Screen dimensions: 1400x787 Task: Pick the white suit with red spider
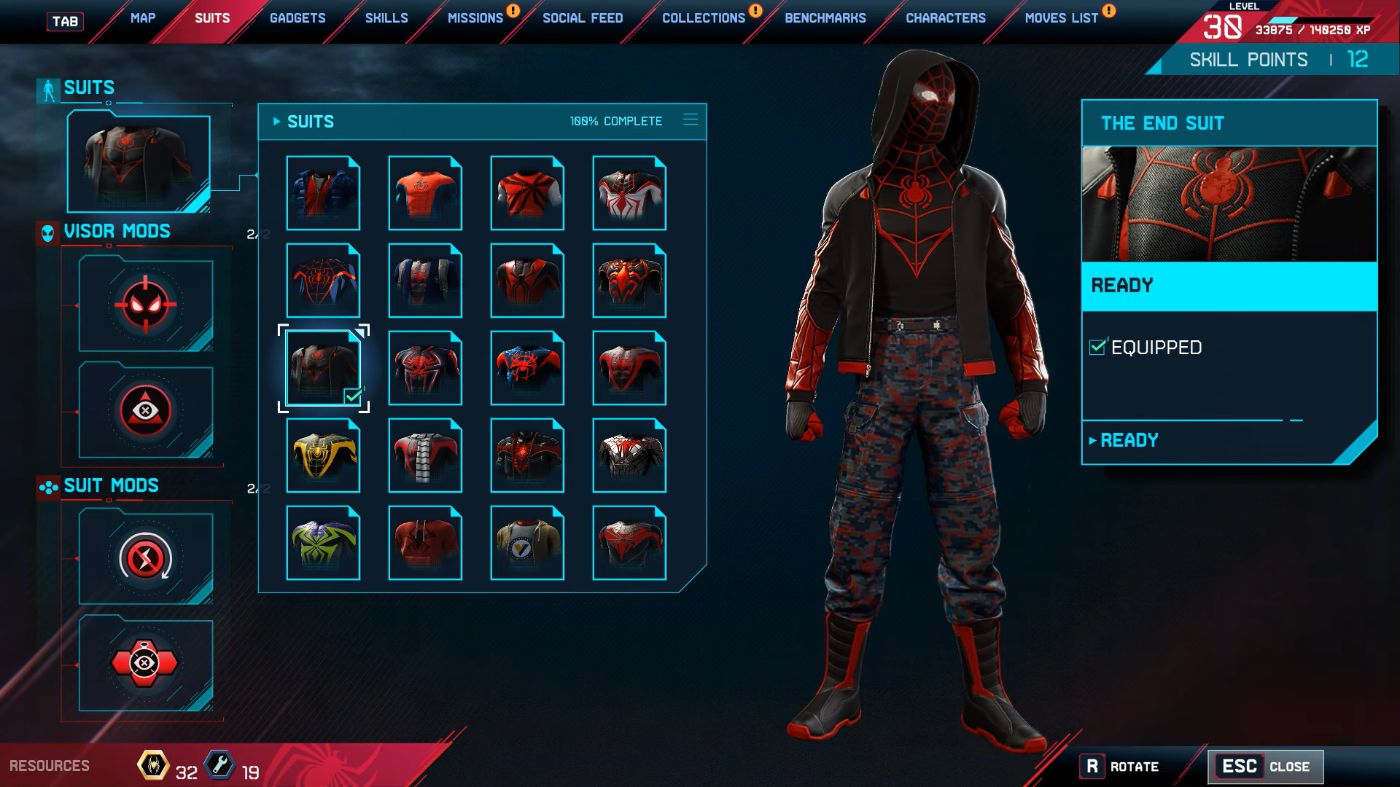pos(629,194)
